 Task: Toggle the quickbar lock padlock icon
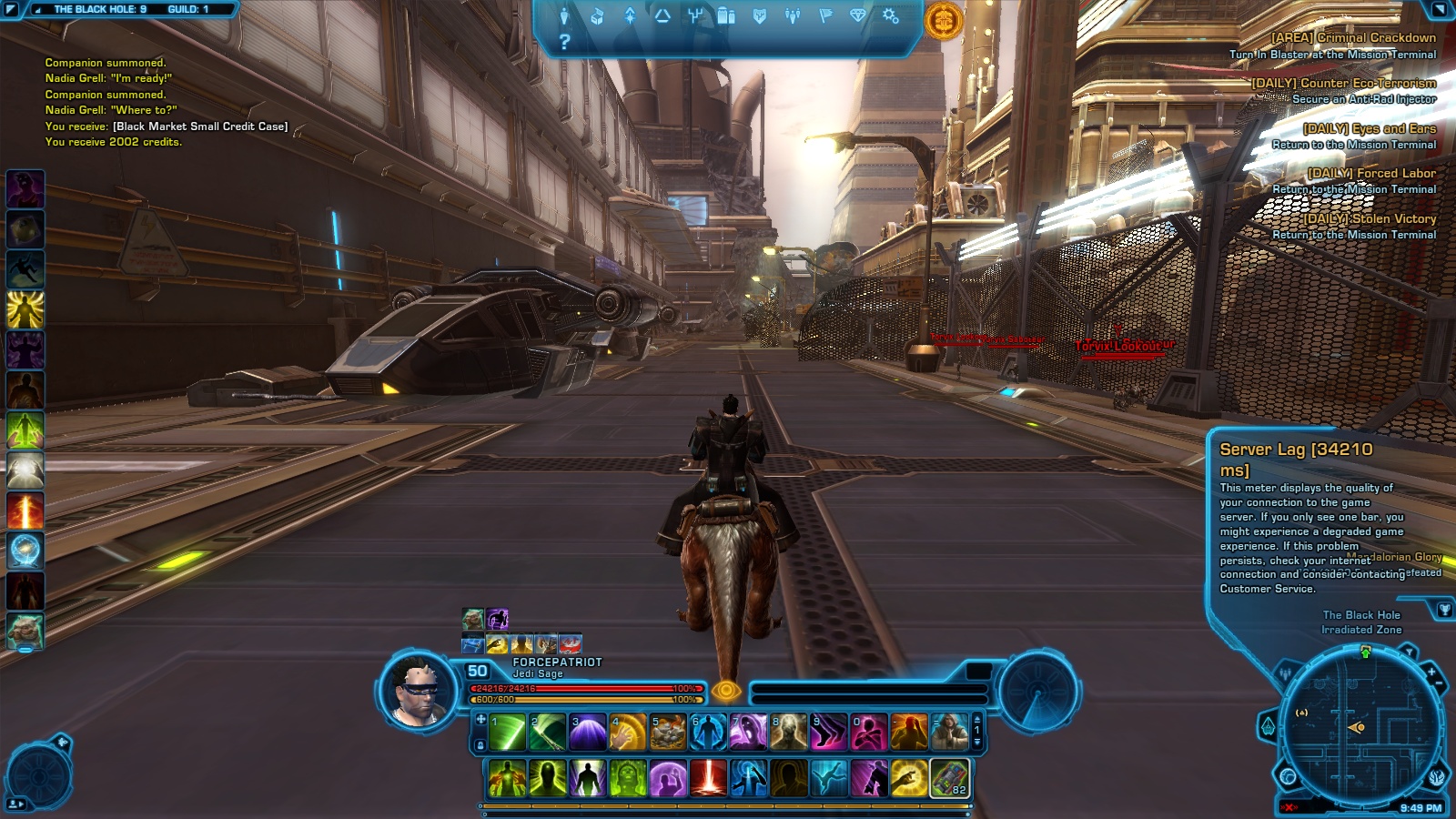[480, 745]
